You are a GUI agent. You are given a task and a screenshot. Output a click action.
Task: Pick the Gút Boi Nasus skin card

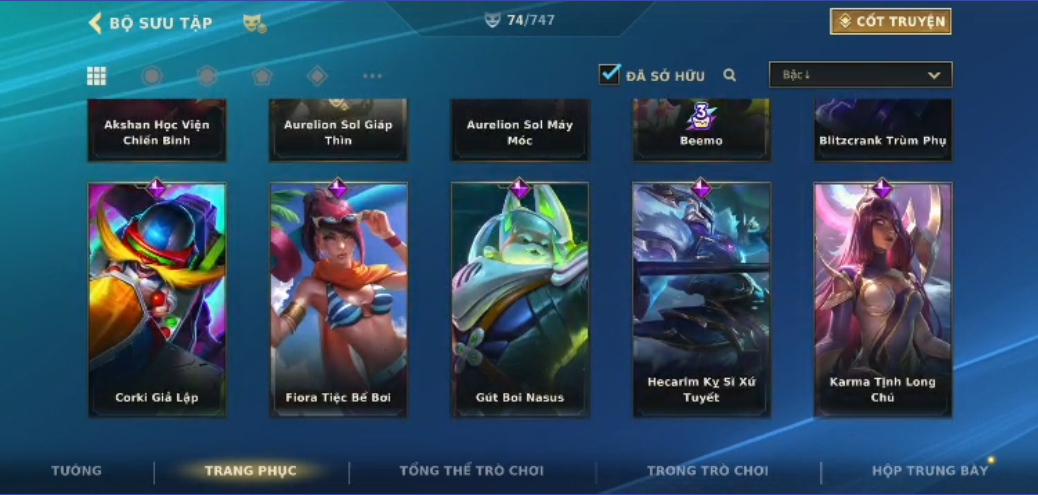[520, 299]
